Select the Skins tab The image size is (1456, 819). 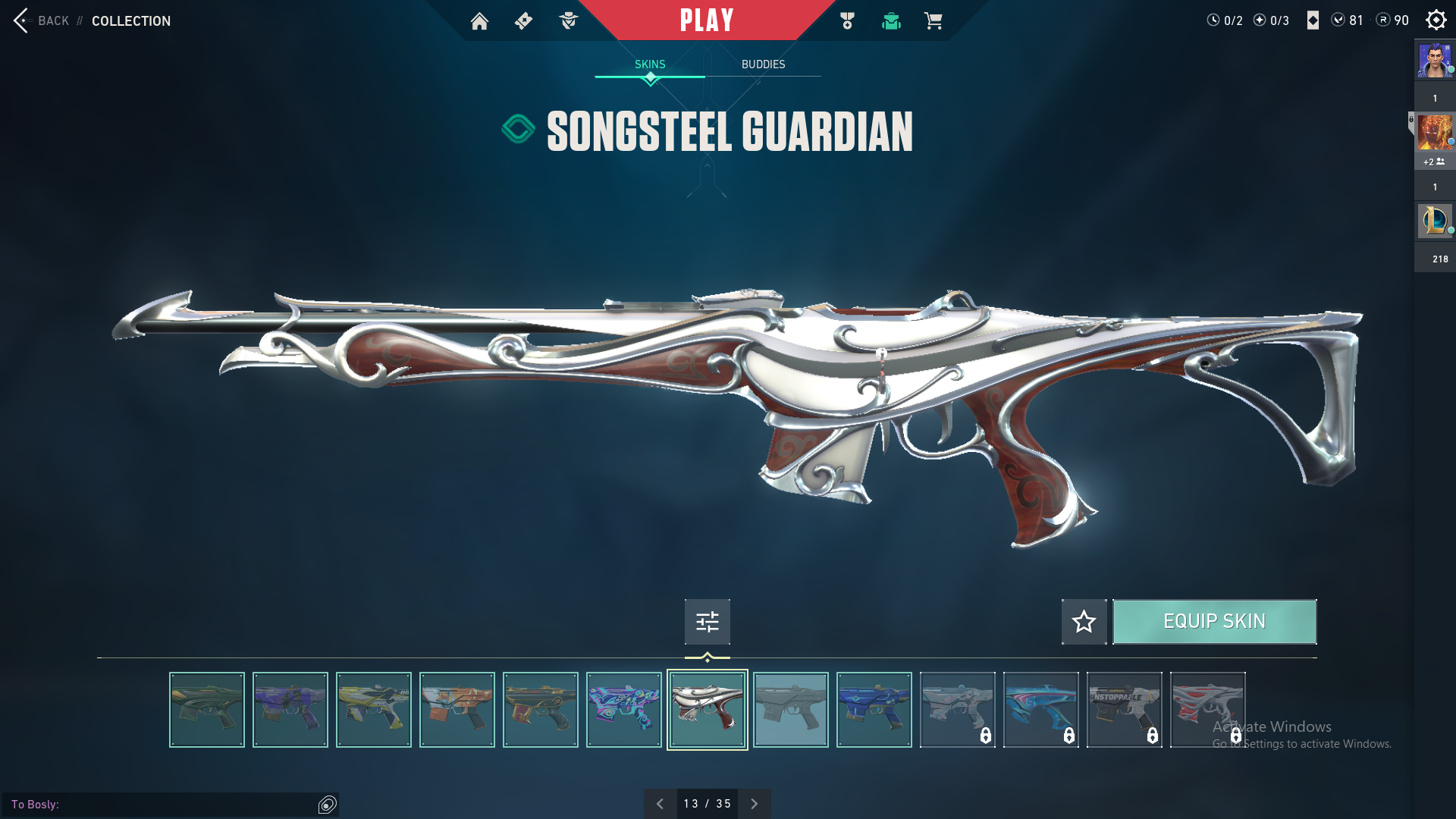[x=650, y=64]
